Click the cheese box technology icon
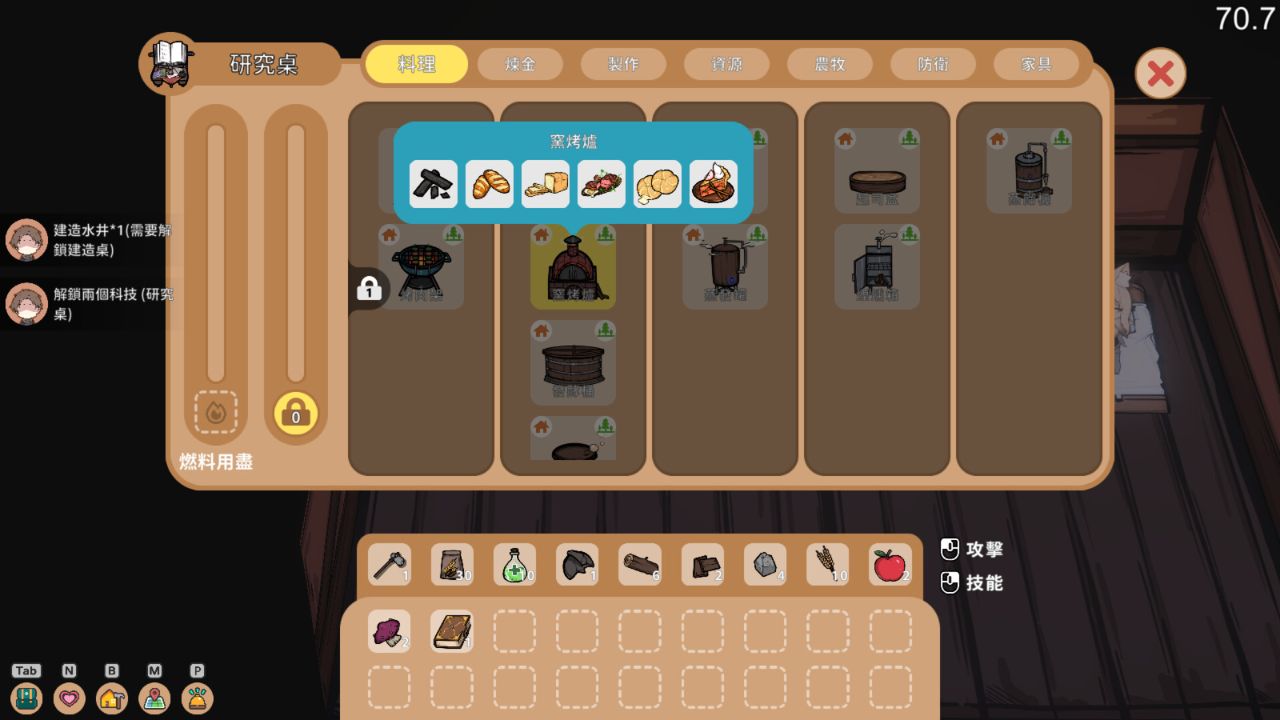Screen dimensions: 1280x720 (x=877, y=172)
